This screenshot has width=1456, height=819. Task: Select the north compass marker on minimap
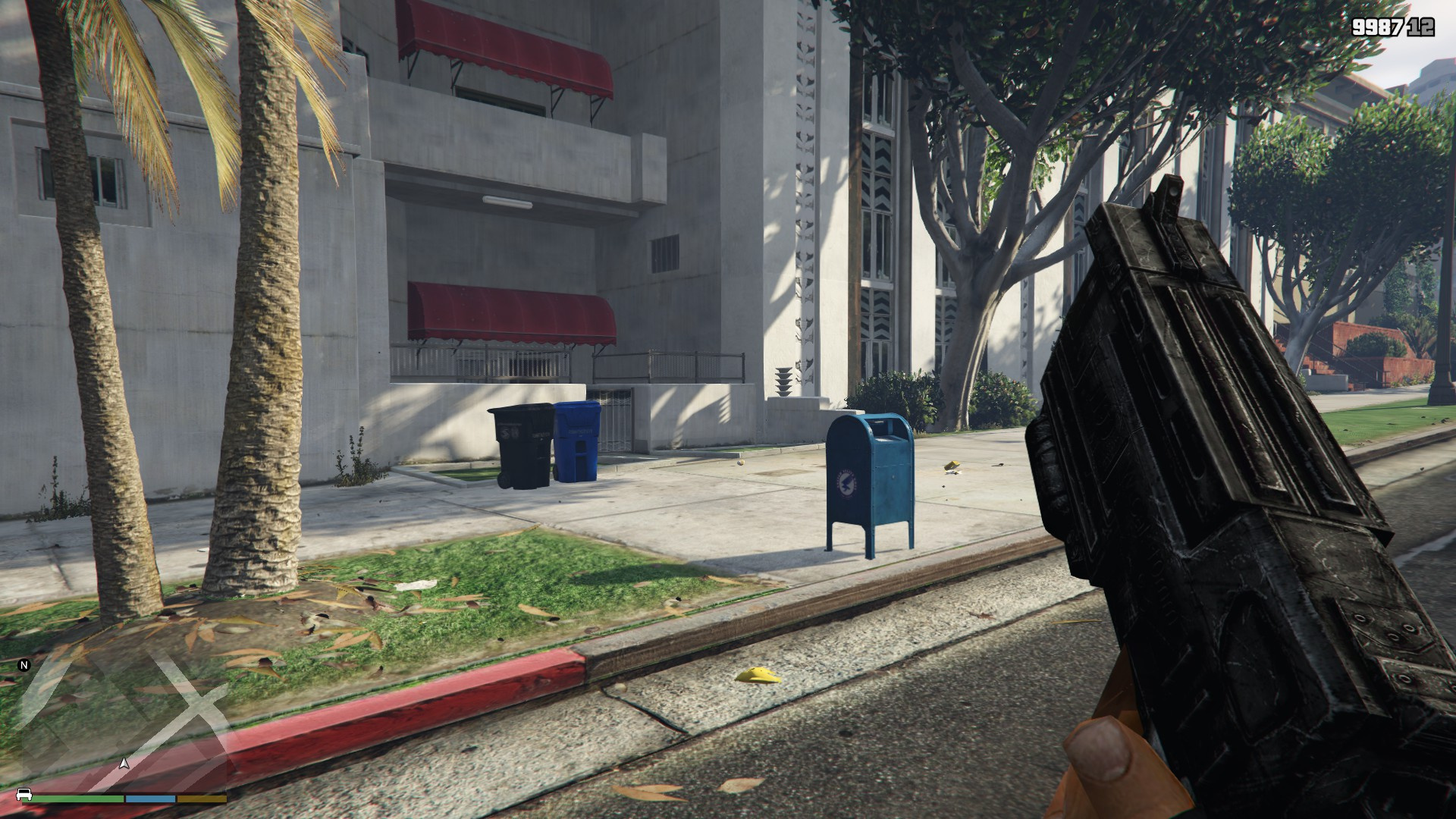pyautogui.click(x=24, y=666)
